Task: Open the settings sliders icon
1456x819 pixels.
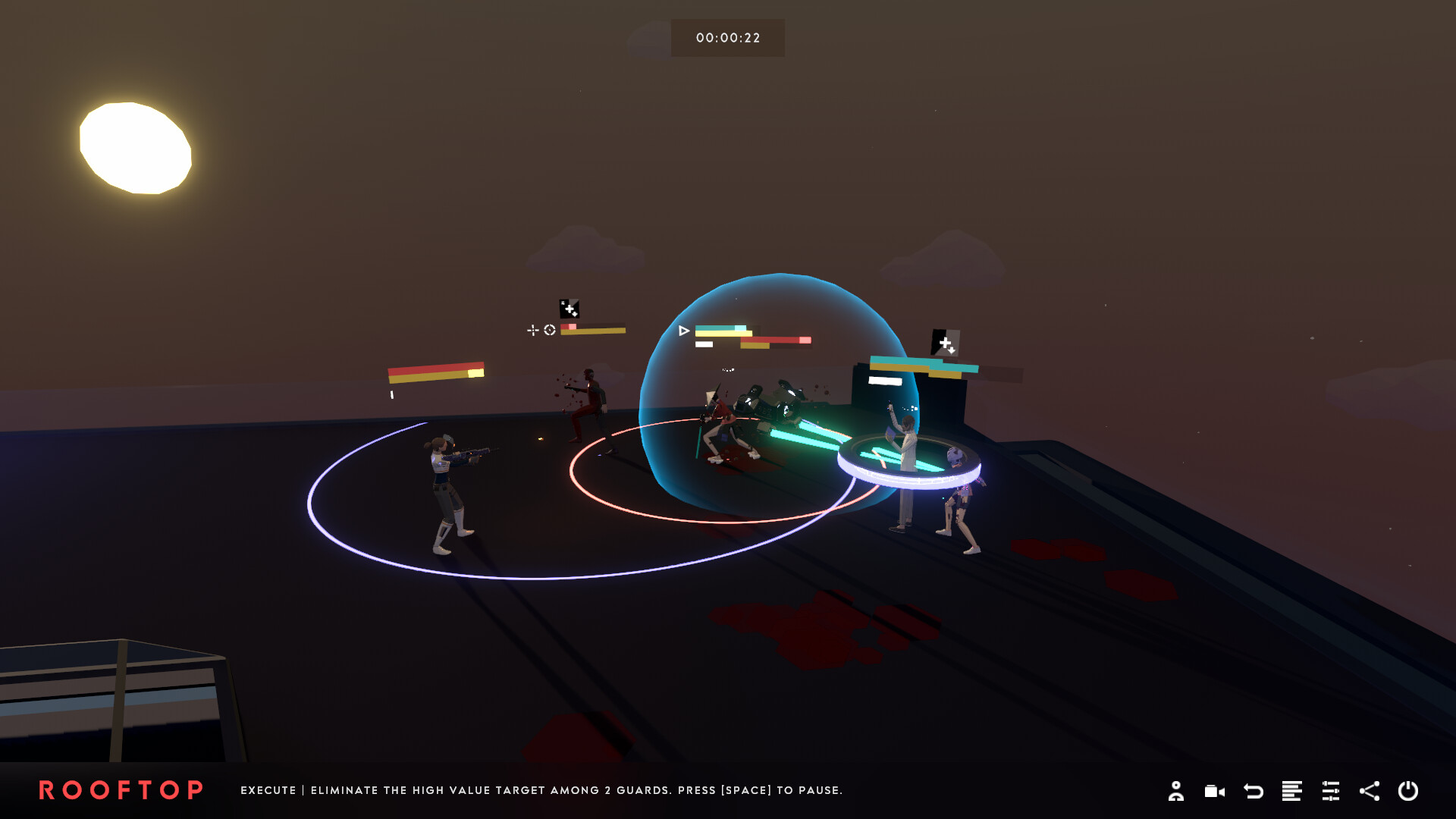Action: pos(1332,792)
